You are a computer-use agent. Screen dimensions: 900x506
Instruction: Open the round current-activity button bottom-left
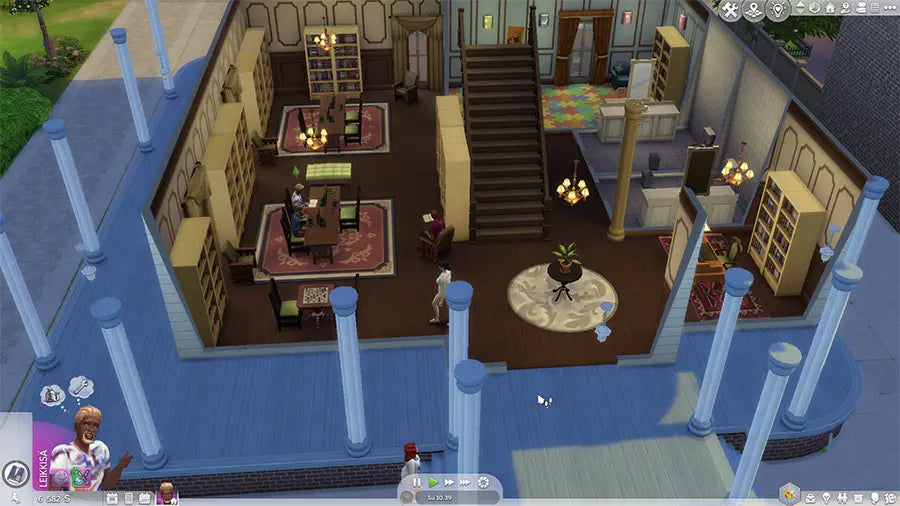coord(14,474)
